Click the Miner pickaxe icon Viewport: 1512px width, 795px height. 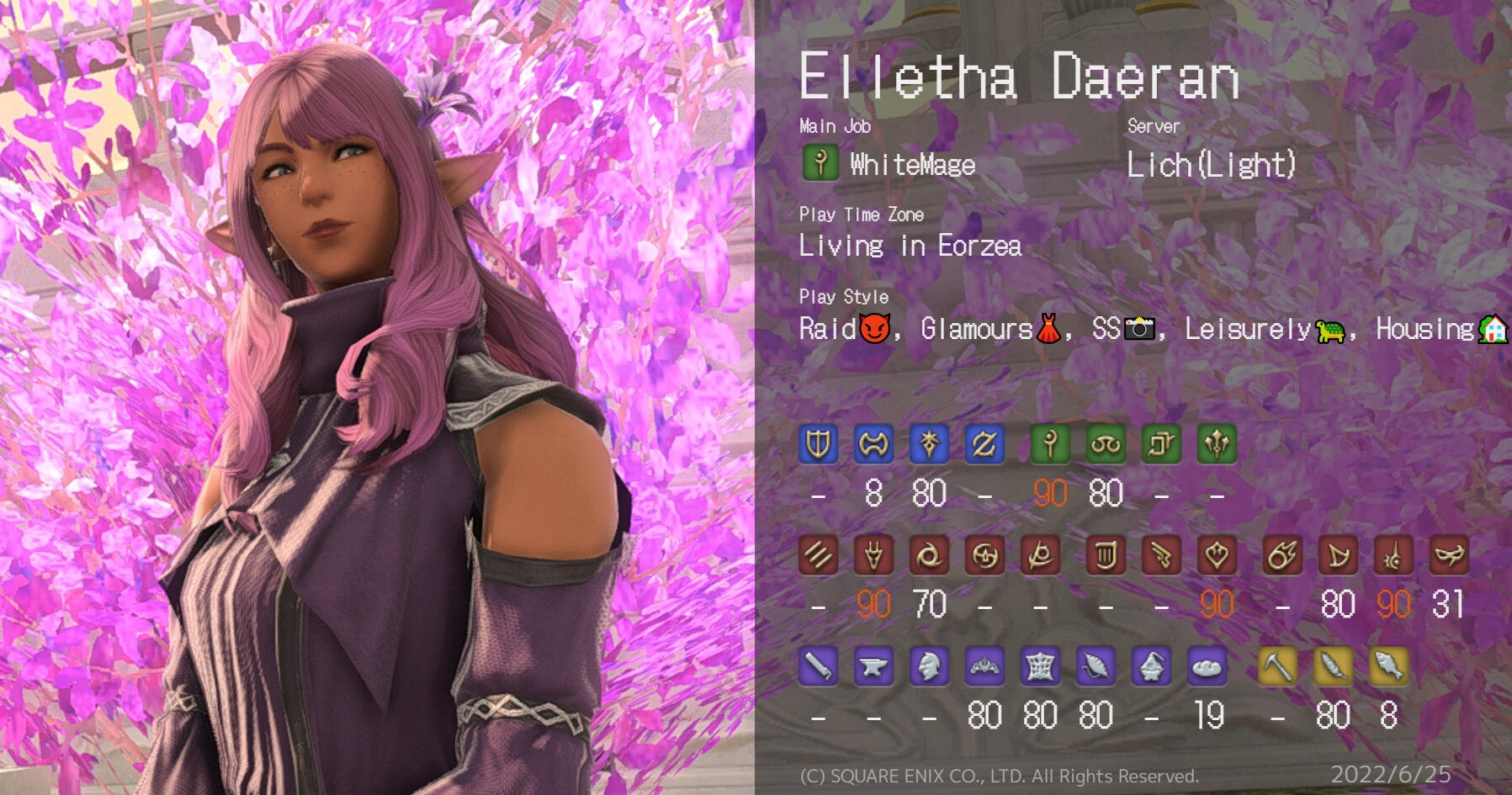pos(1277,667)
